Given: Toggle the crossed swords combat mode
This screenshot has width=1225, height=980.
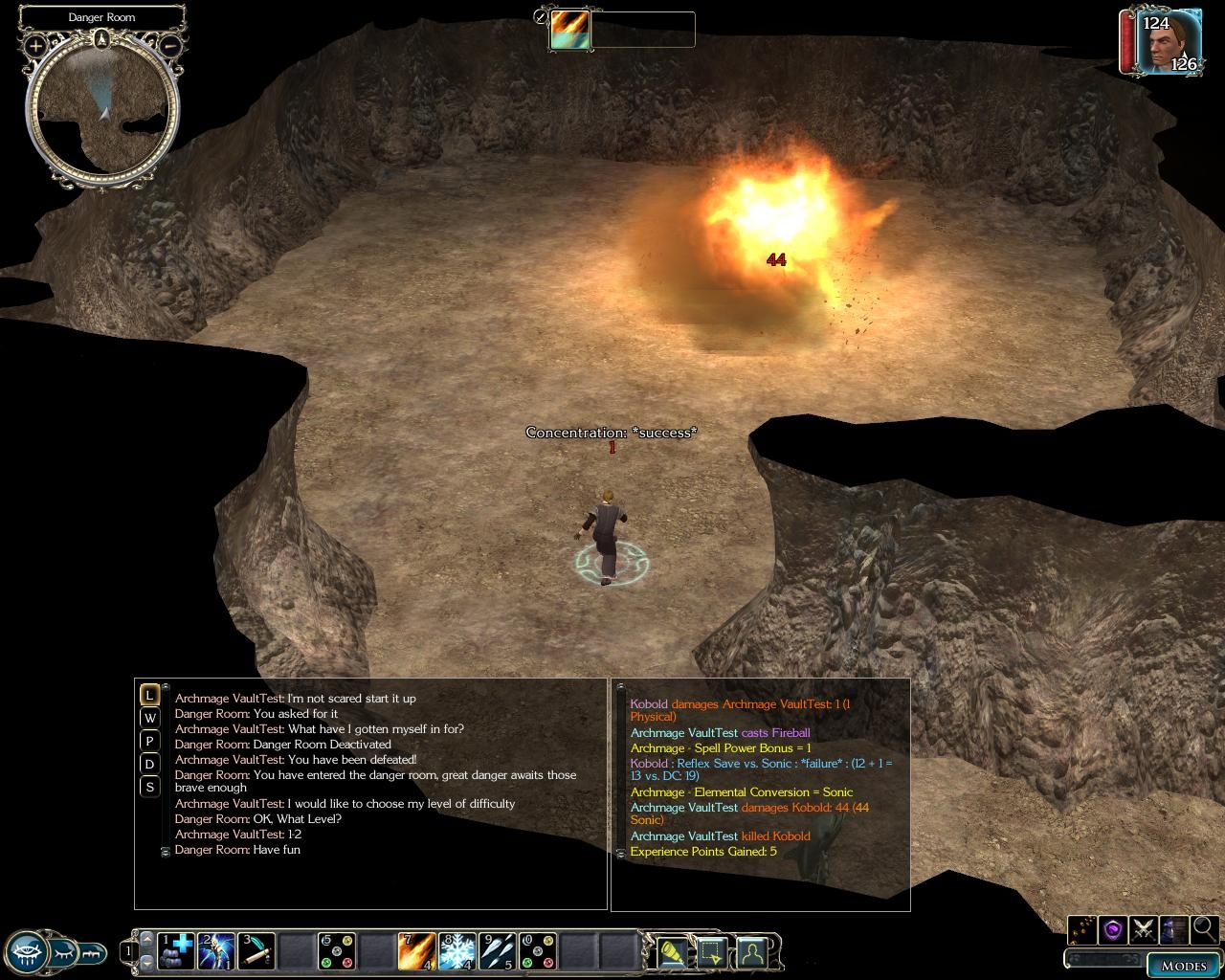Looking at the screenshot, I should (x=1143, y=928).
